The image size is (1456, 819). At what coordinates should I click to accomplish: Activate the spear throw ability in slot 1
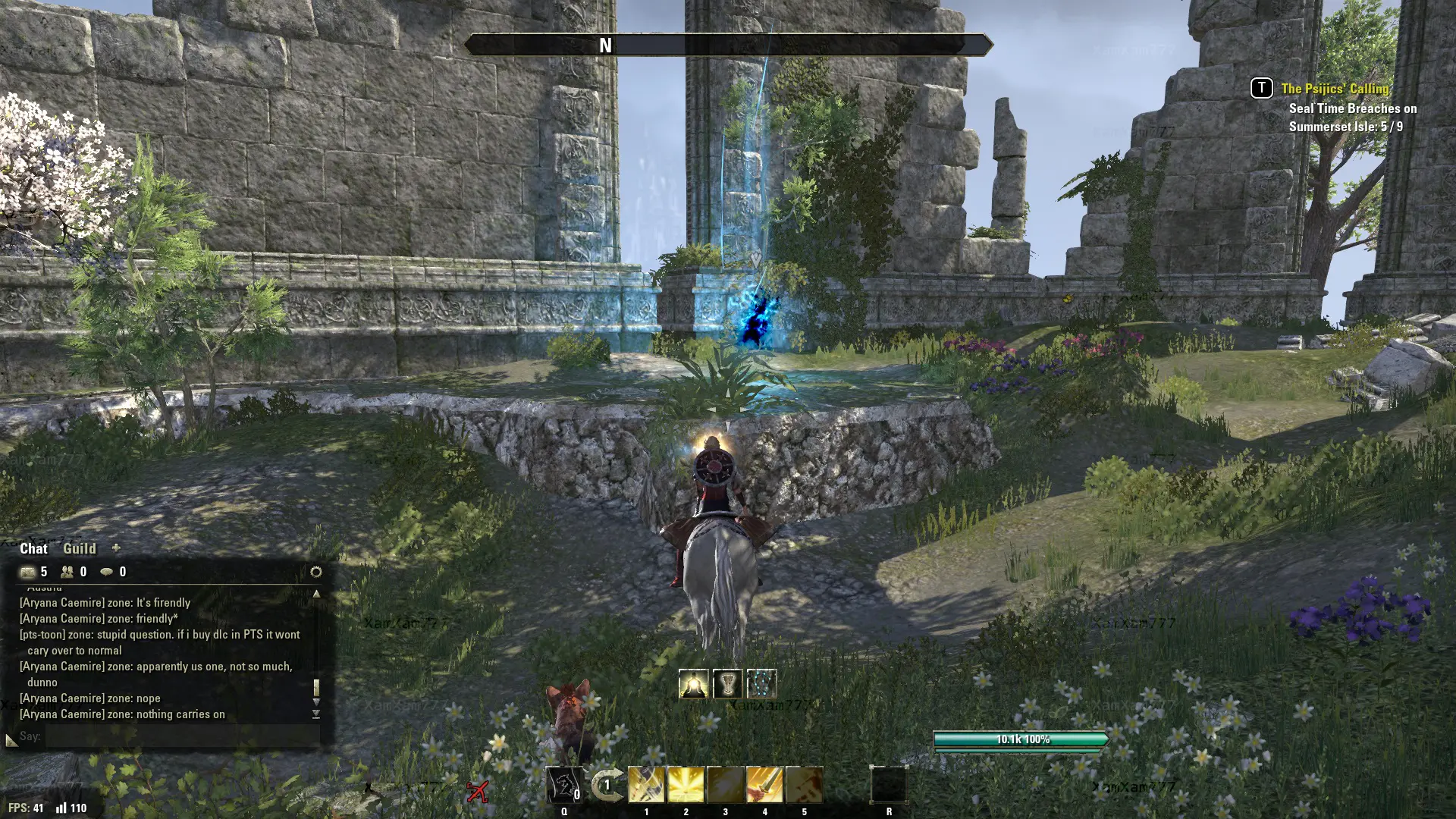pos(647,785)
